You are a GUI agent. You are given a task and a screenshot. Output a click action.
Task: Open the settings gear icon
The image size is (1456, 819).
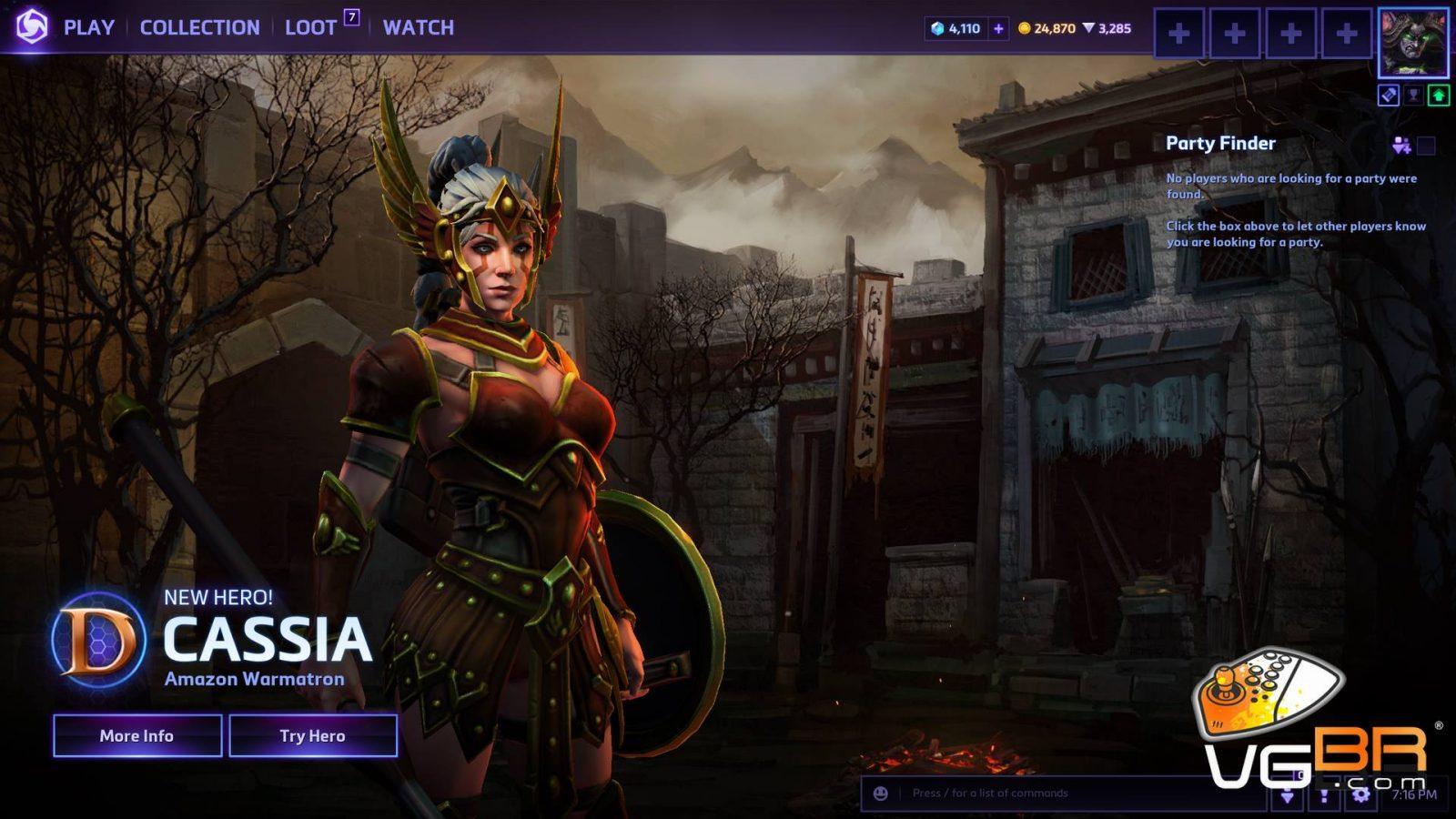pyautogui.click(x=1360, y=794)
